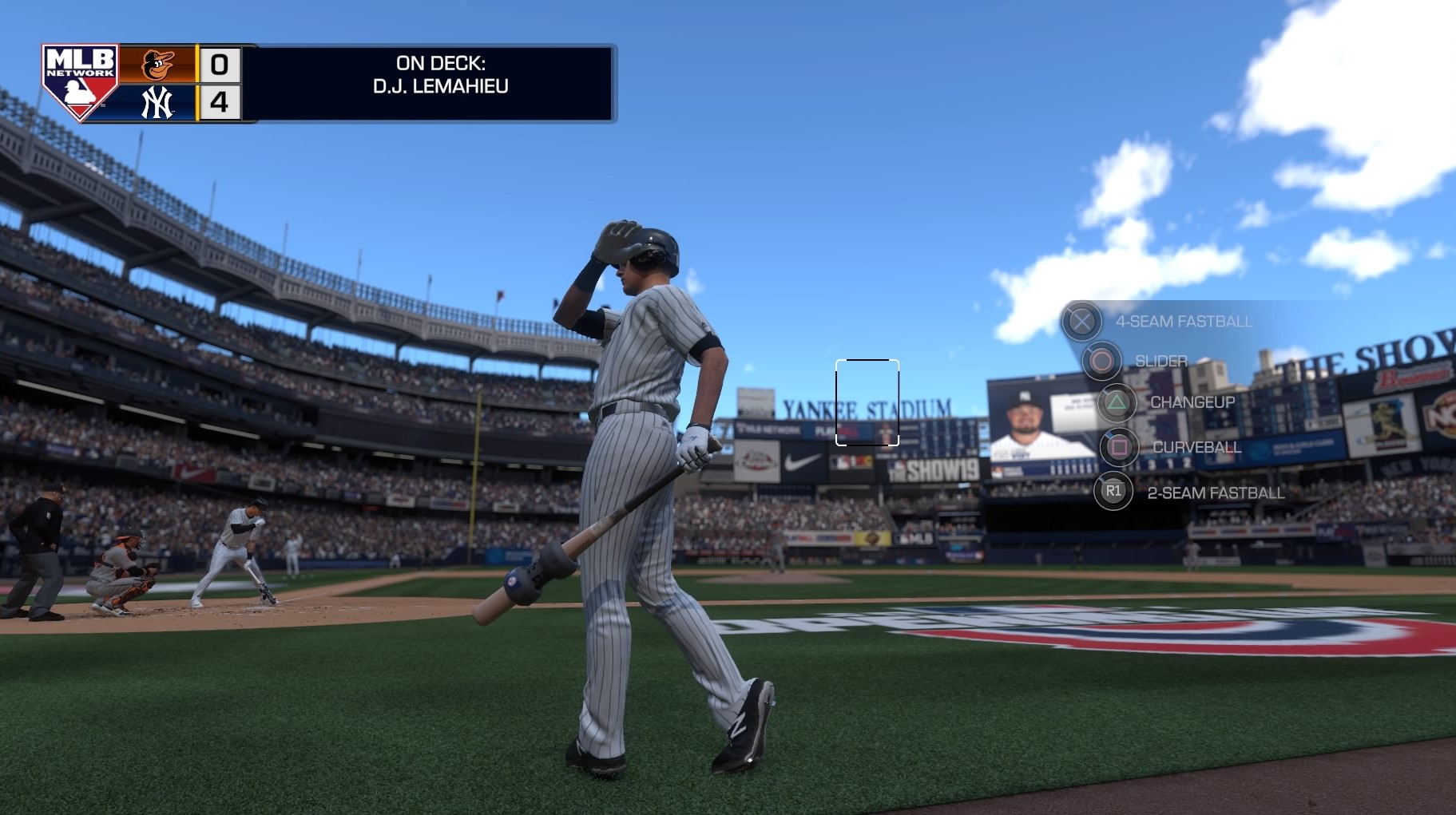
Task: Select the 4-Seam Fastball pitch
Action: pyautogui.click(x=1081, y=322)
